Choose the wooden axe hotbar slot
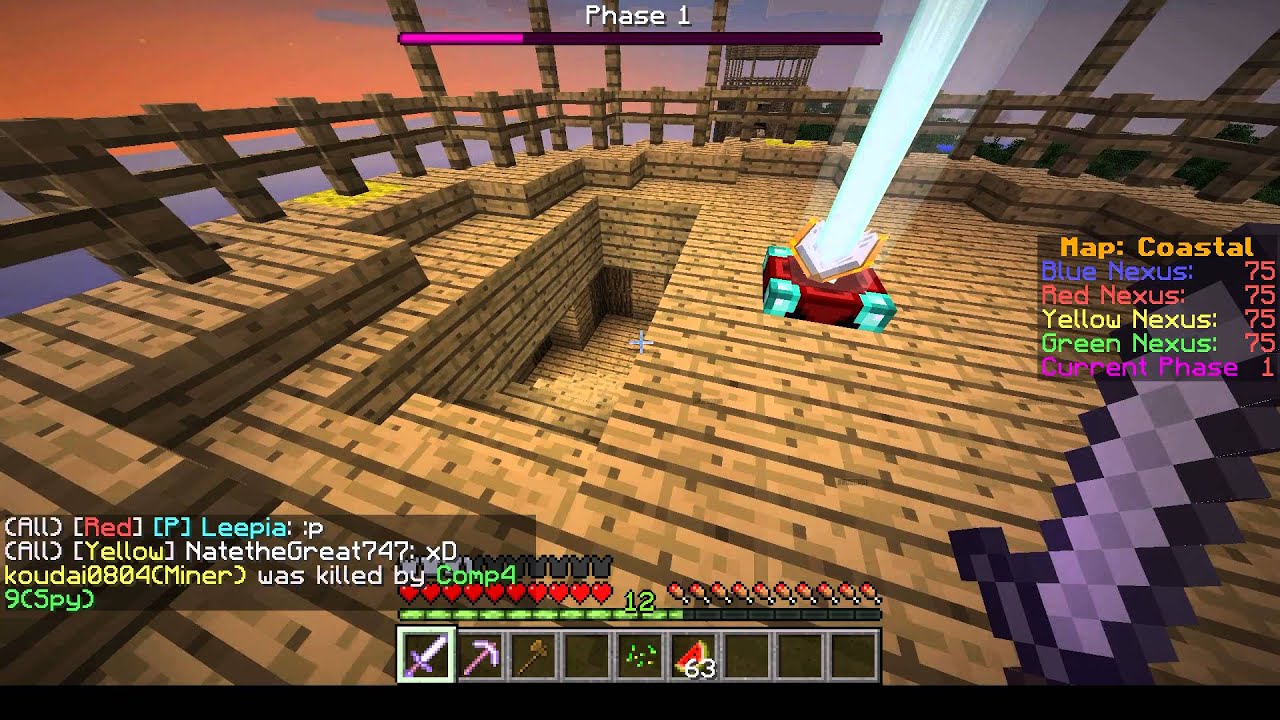Viewport: 1280px width, 720px height. pos(533,656)
